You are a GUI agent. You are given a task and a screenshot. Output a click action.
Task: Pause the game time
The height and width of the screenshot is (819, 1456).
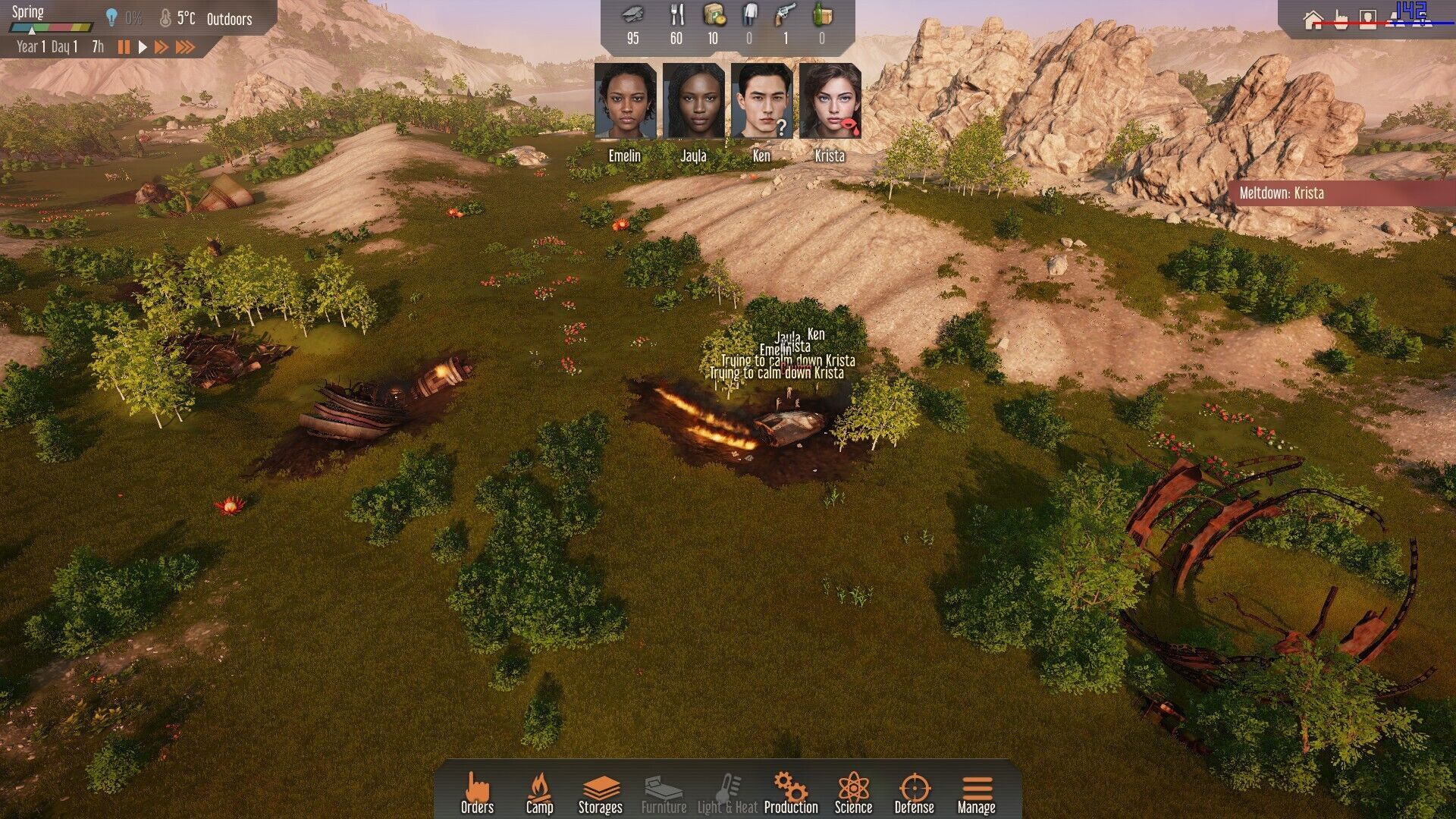click(124, 47)
